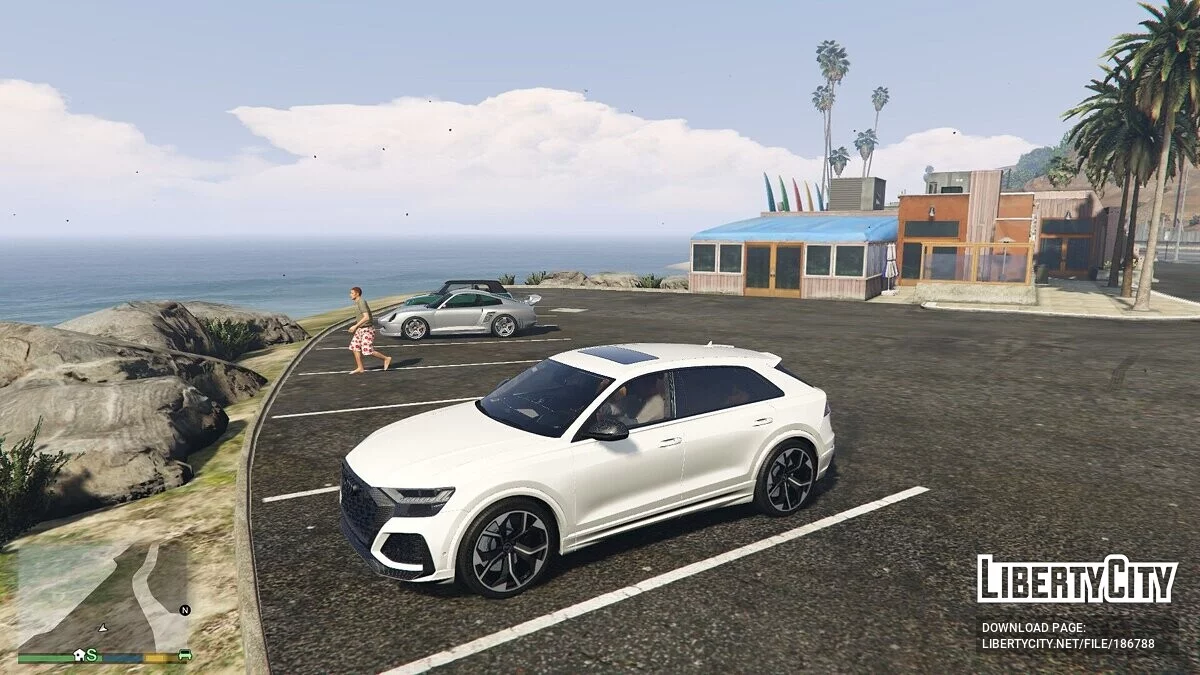Open the LibertyCity logo watermark
Image resolution: width=1200 pixels, height=675 pixels.
coord(1077,580)
